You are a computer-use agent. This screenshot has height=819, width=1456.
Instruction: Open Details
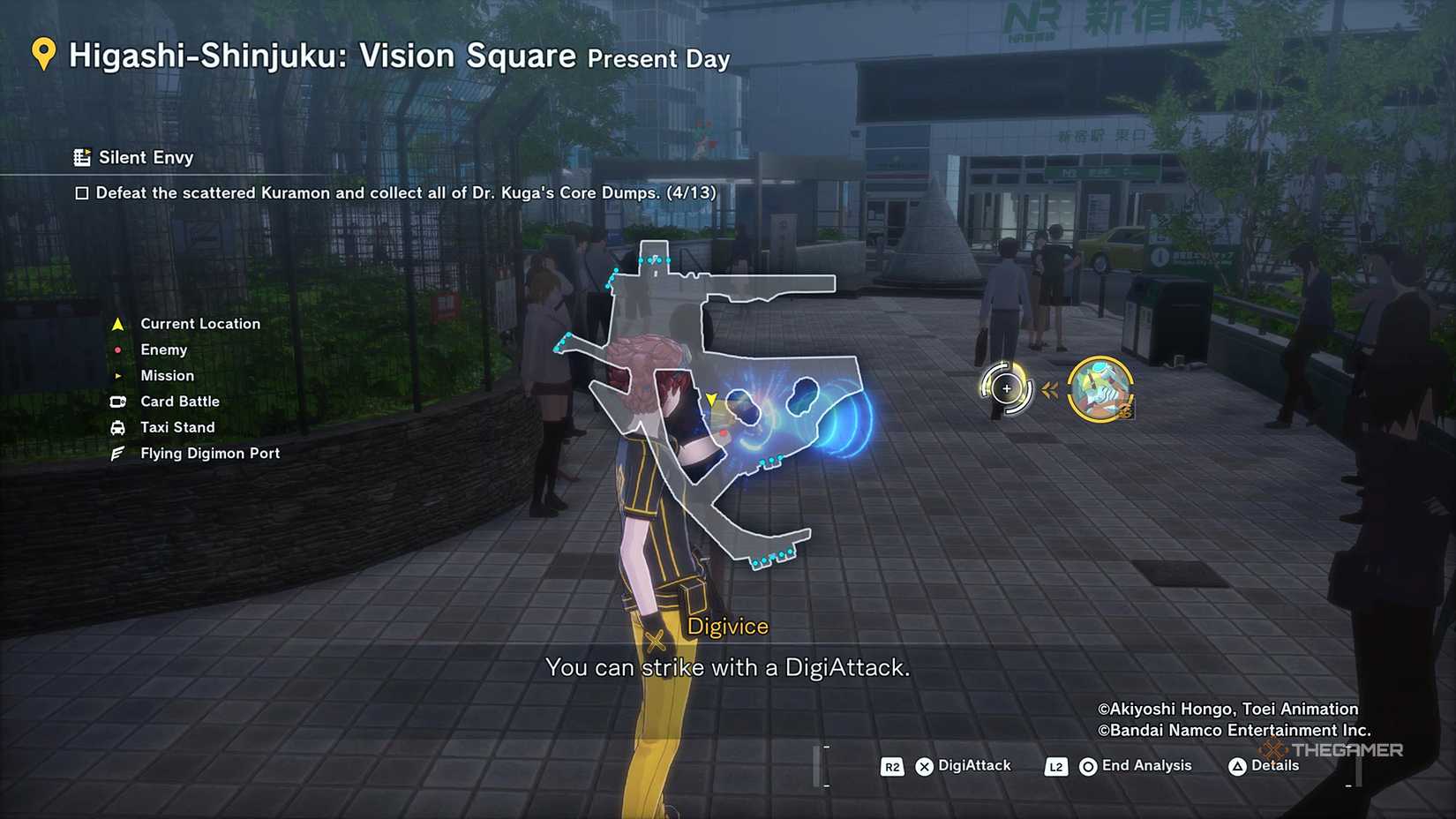coord(1274,766)
